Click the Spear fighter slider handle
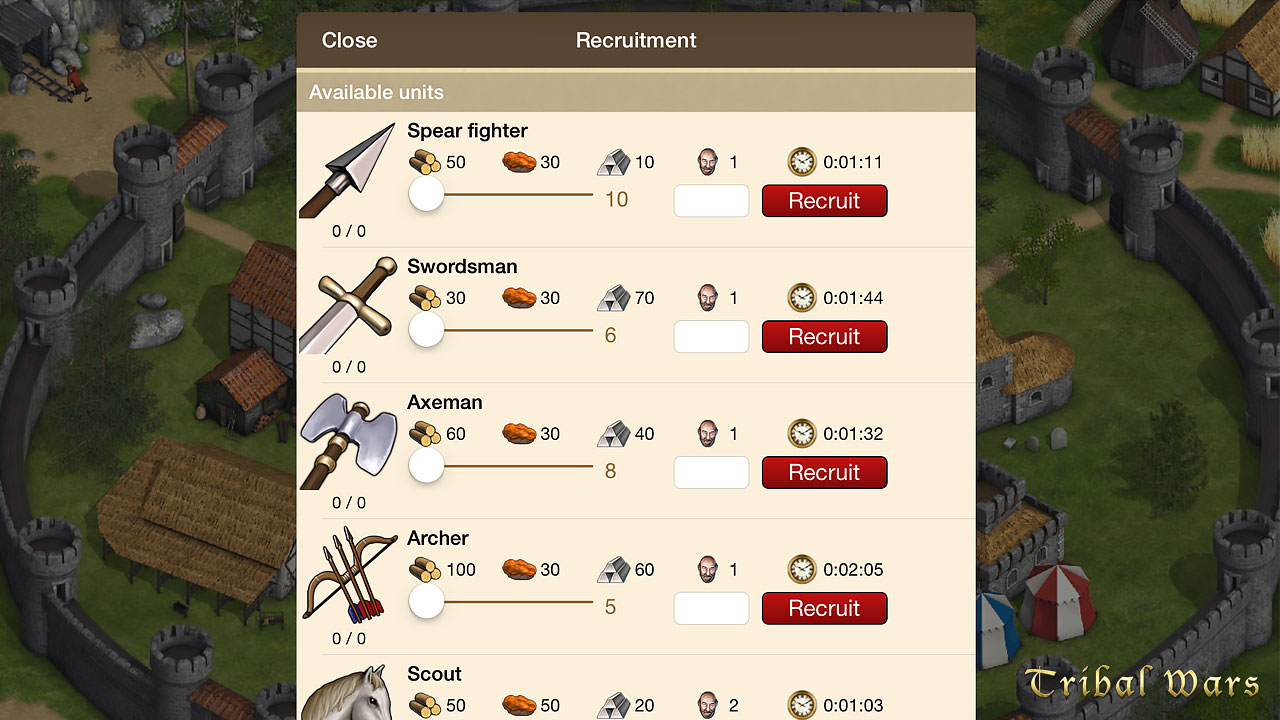 pyautogui.click(x=427, y=194)
